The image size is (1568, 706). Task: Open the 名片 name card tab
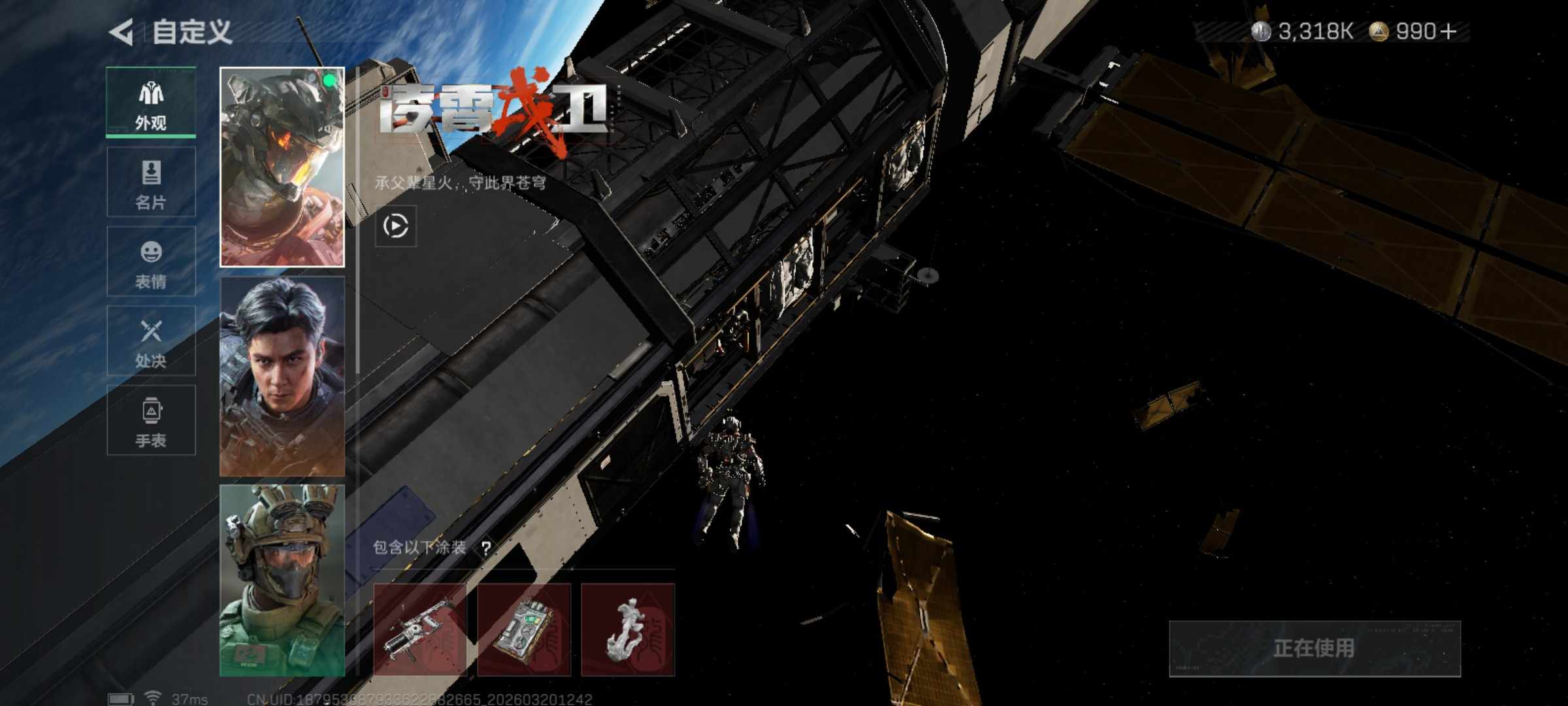click(x=151, y=182)
